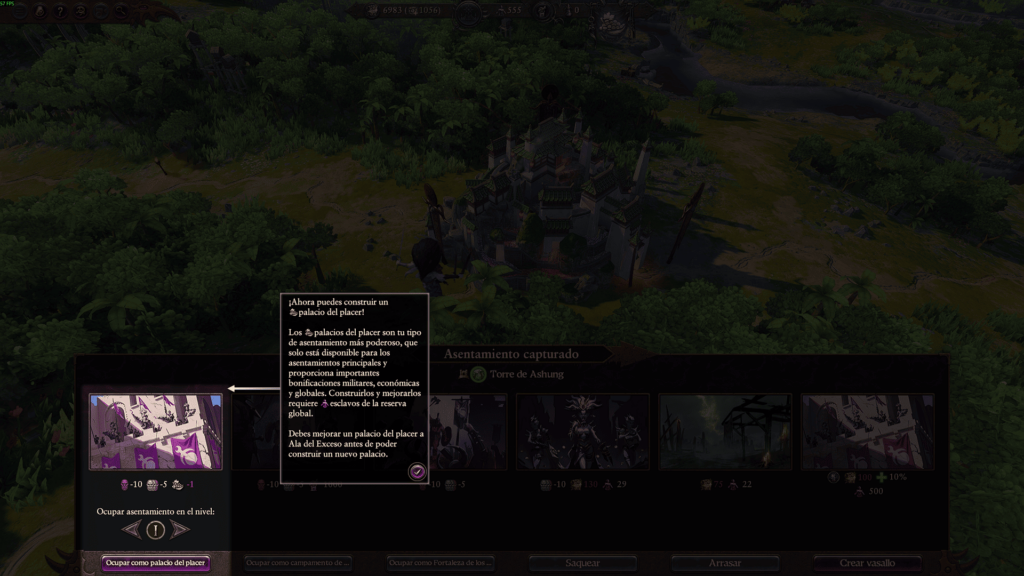Select 'Ocupar como Fortaleza de los...' button

point(441,563)
